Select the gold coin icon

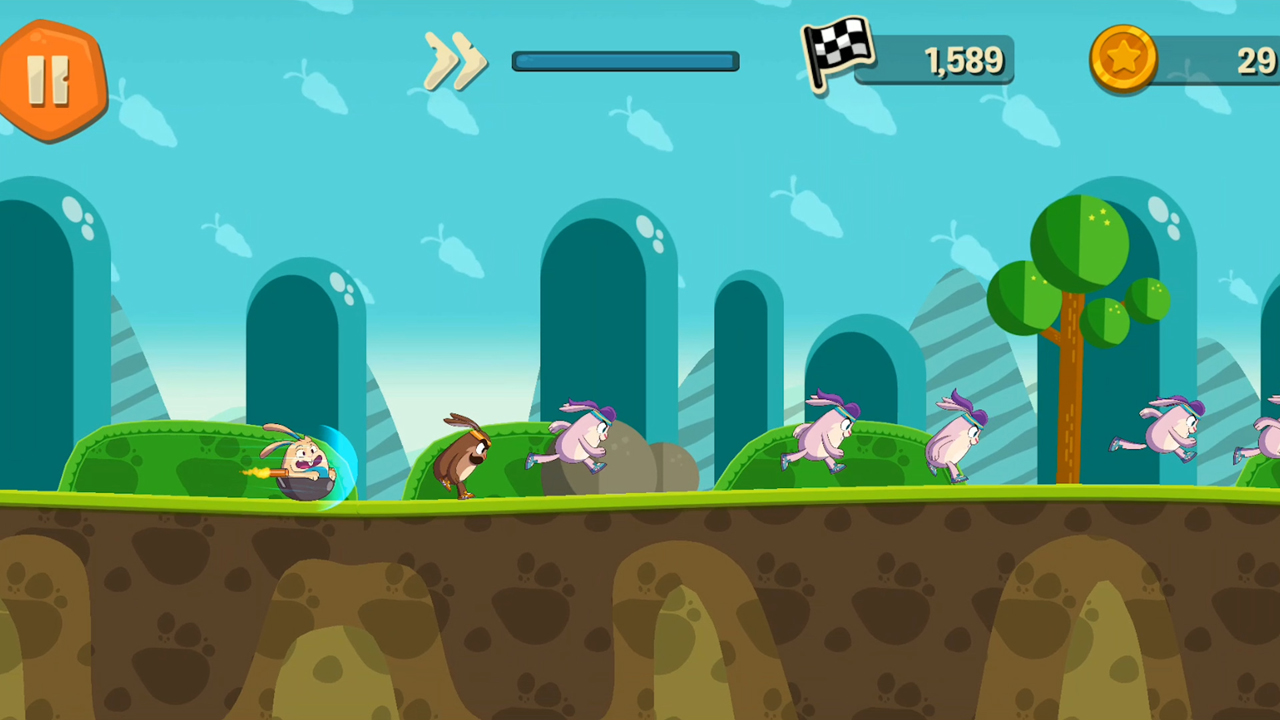click(x=1122, y=60)
